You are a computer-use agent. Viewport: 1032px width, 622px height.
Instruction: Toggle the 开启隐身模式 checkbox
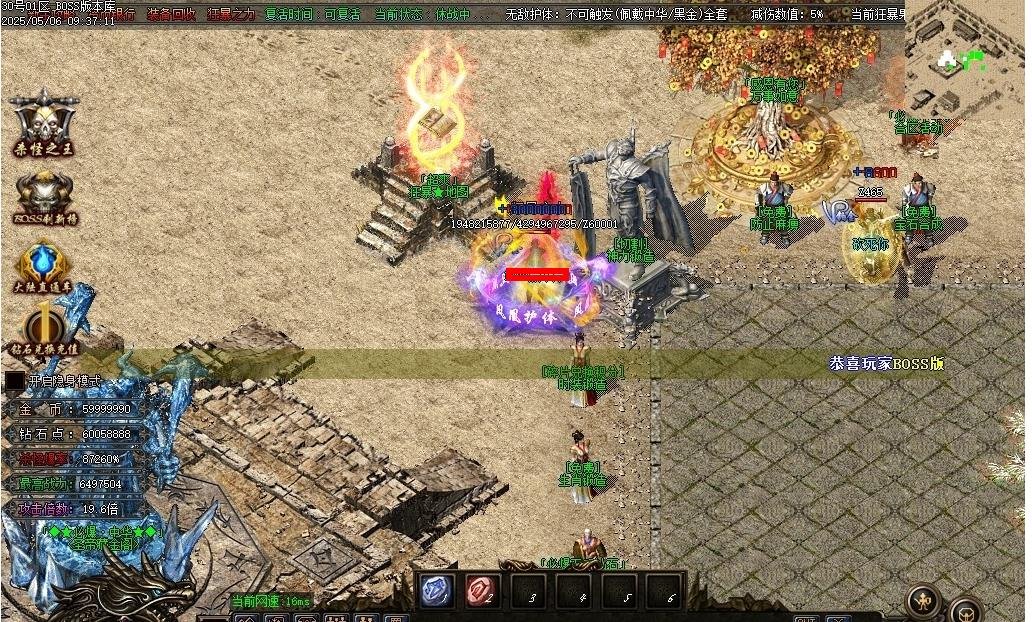(x=15, y=381)
